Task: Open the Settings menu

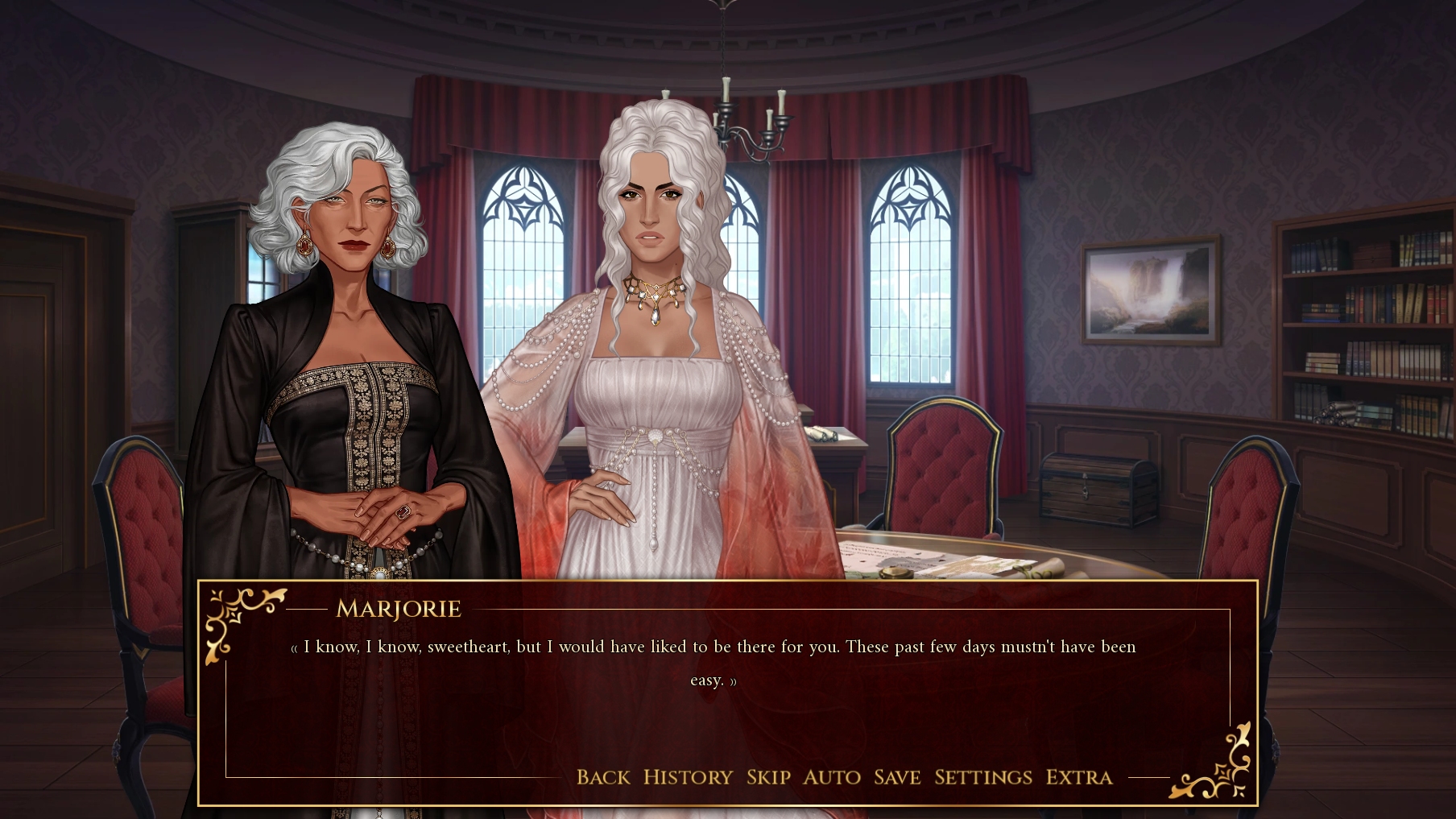Action: (x=983, y=777)
